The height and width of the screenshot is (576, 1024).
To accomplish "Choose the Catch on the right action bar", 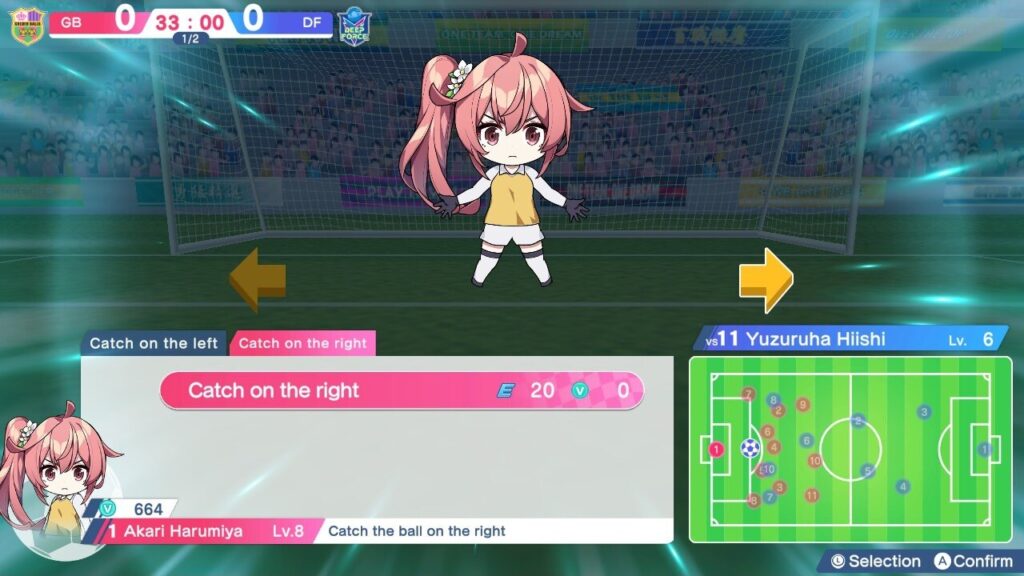I will tap(401, 390).
